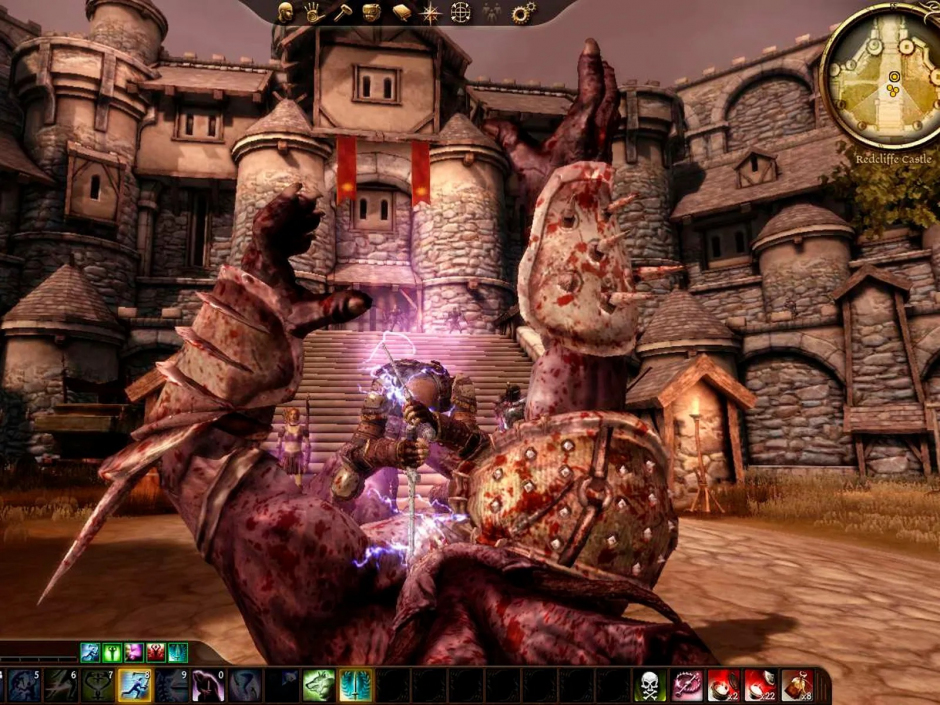Viewport: 940px width, 705px height.
Task: Select the pink beaded item slot
Action: (687, 685)
